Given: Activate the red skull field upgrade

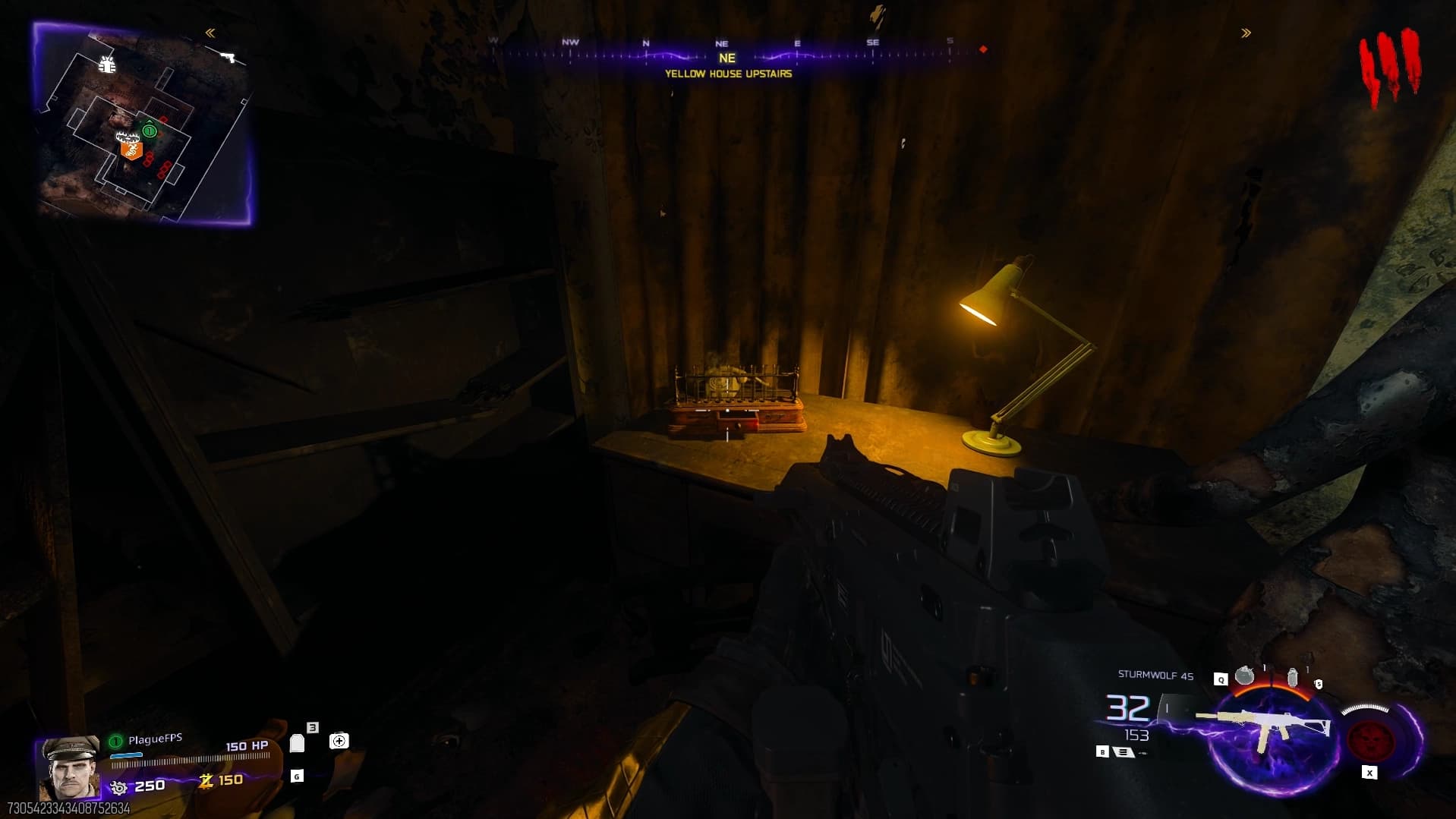Looking at the screenshot, I should [x=1370, y=740].
